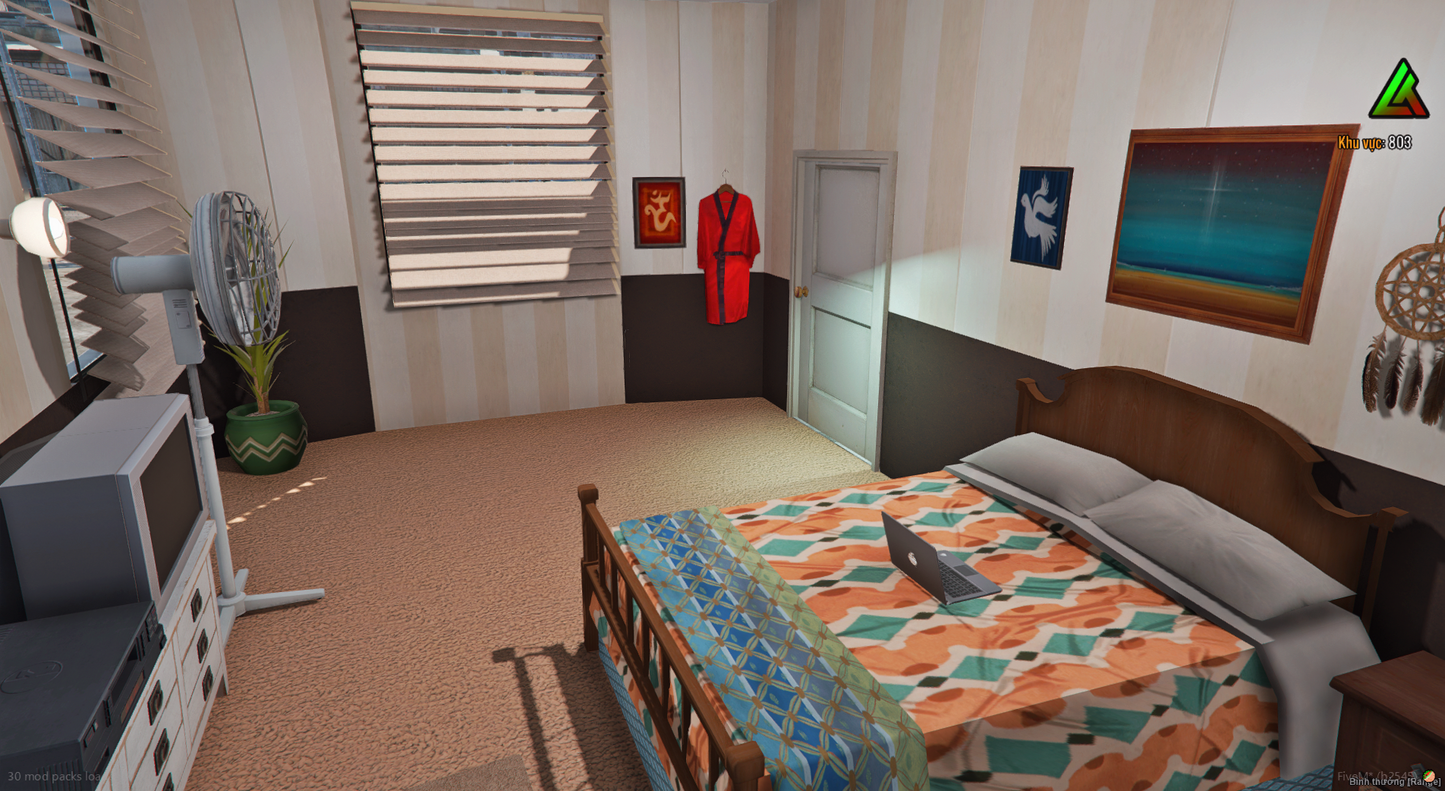Click the green triangle server logo

pos(1398,91)
